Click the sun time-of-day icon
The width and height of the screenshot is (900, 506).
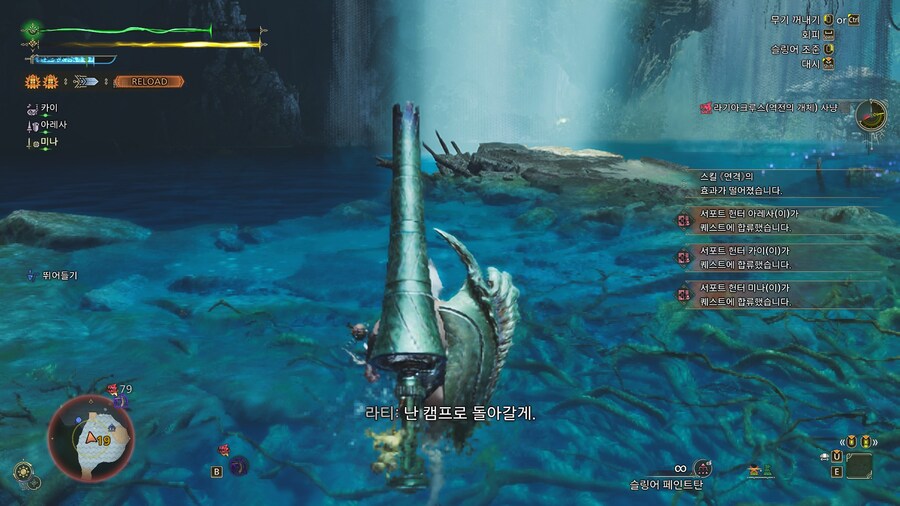click(23, 470)
